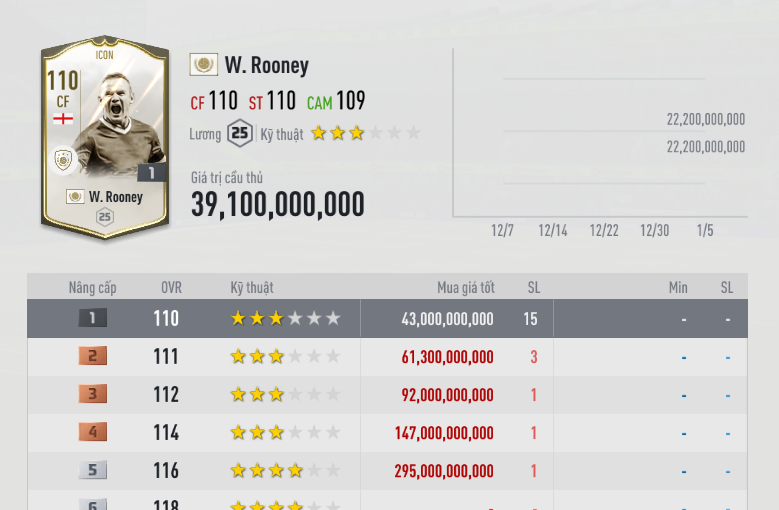
Task: Open the W. Rooney ICON player card
Action: [x=104, y=138]
